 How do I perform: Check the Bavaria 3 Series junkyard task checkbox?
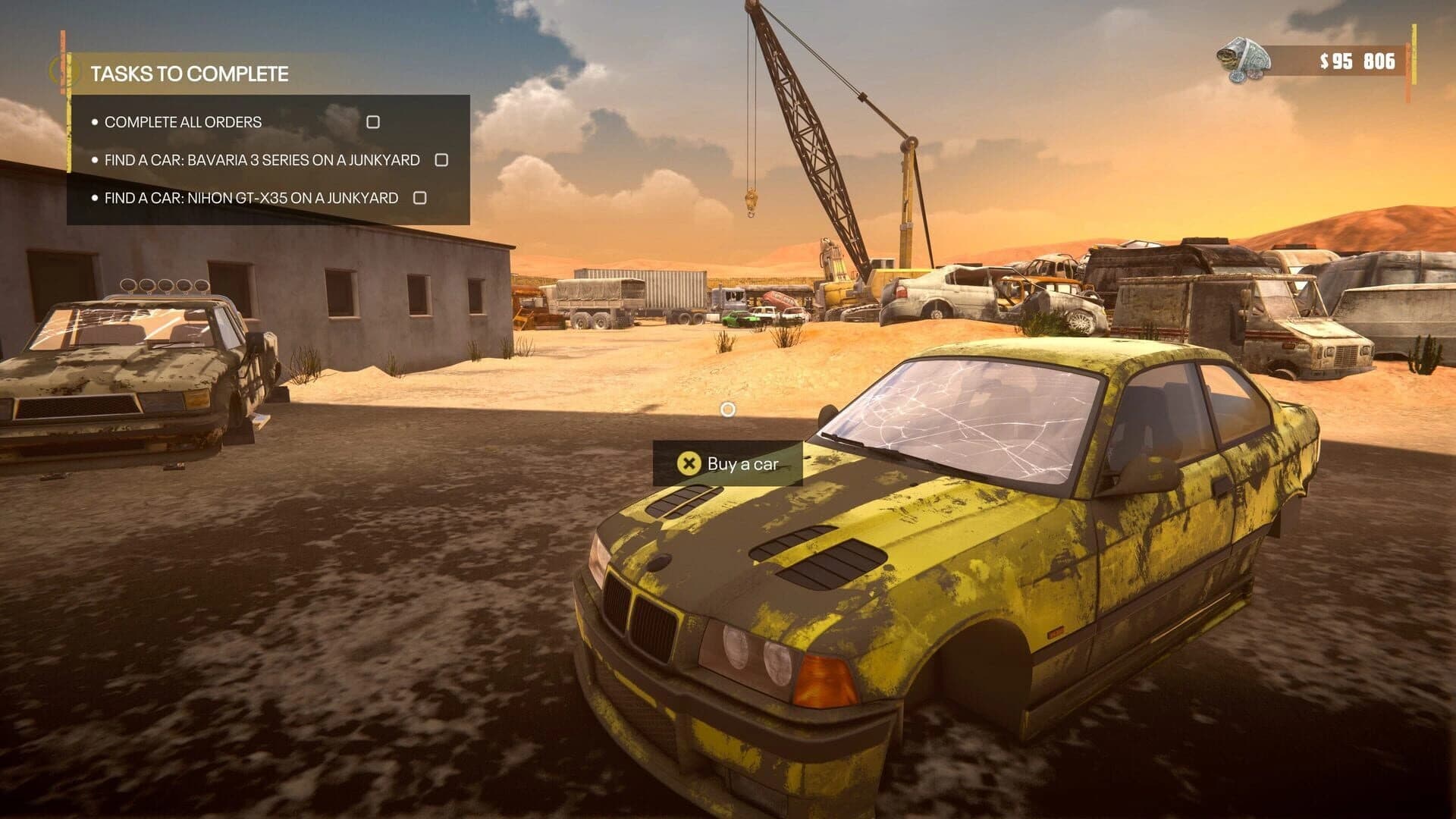[441, 160]
